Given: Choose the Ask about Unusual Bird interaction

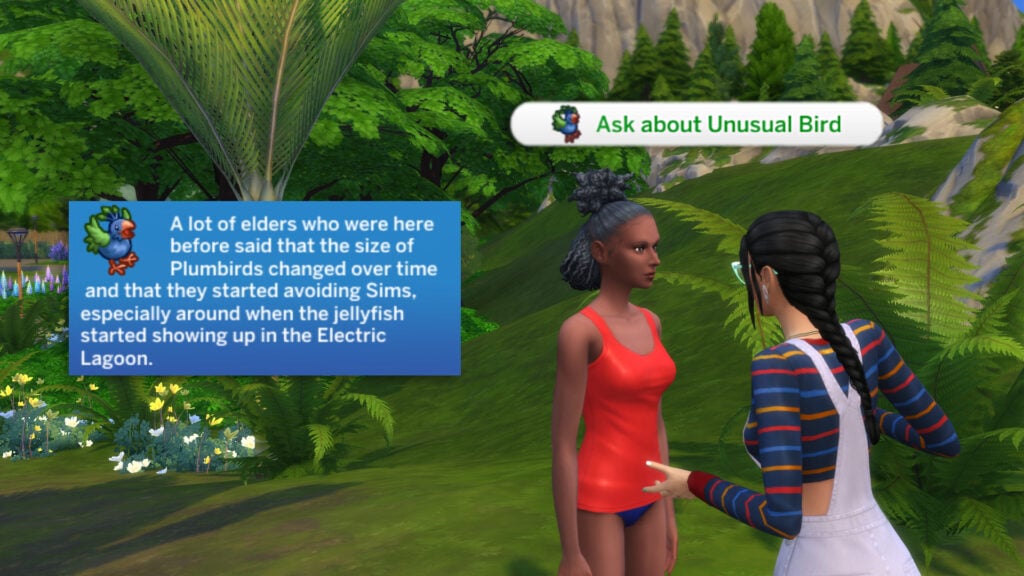Looking at the screenshot, I should click(x=697, y=125).
